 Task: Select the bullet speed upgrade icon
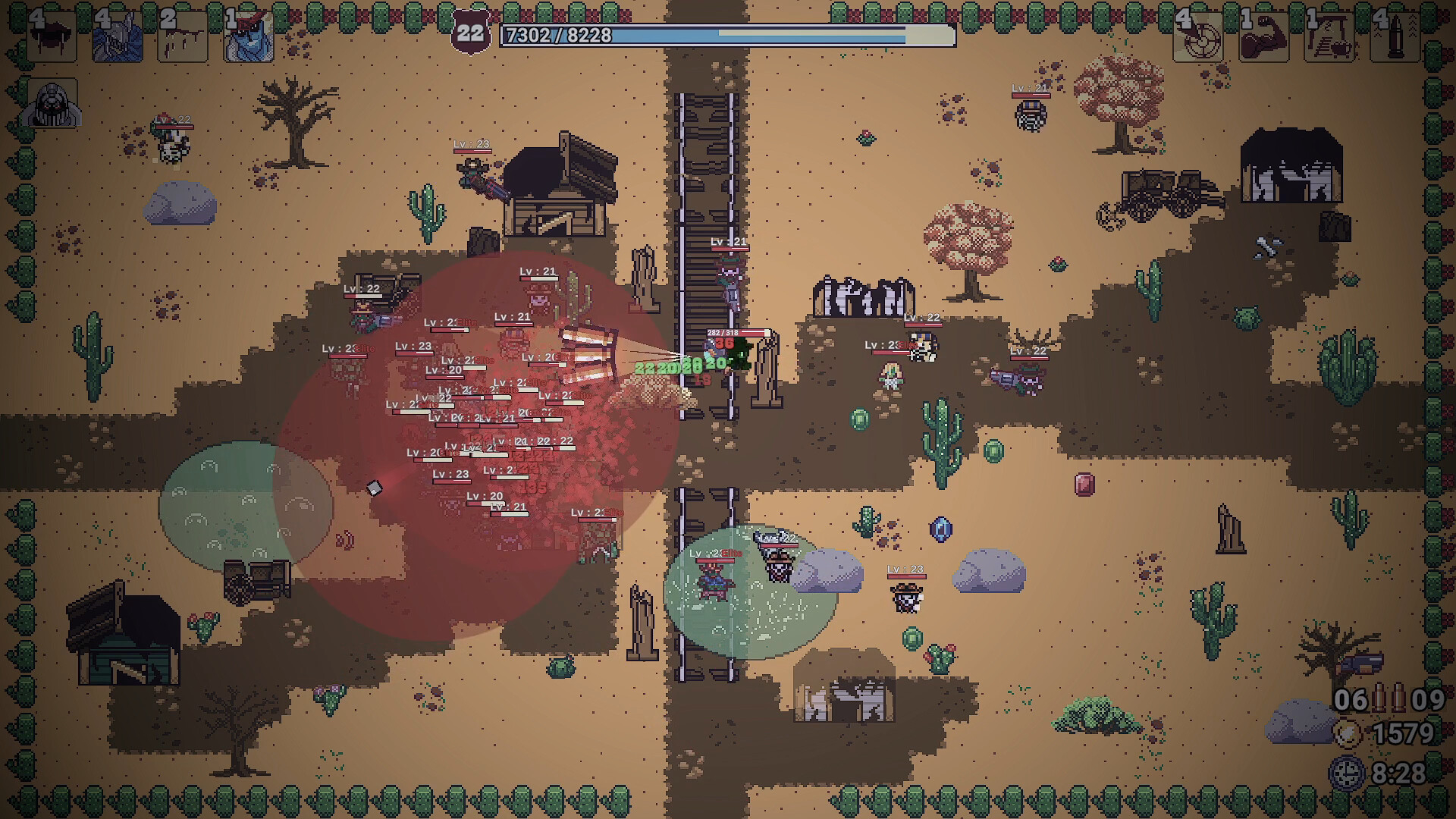click(x=1395, y=35)
